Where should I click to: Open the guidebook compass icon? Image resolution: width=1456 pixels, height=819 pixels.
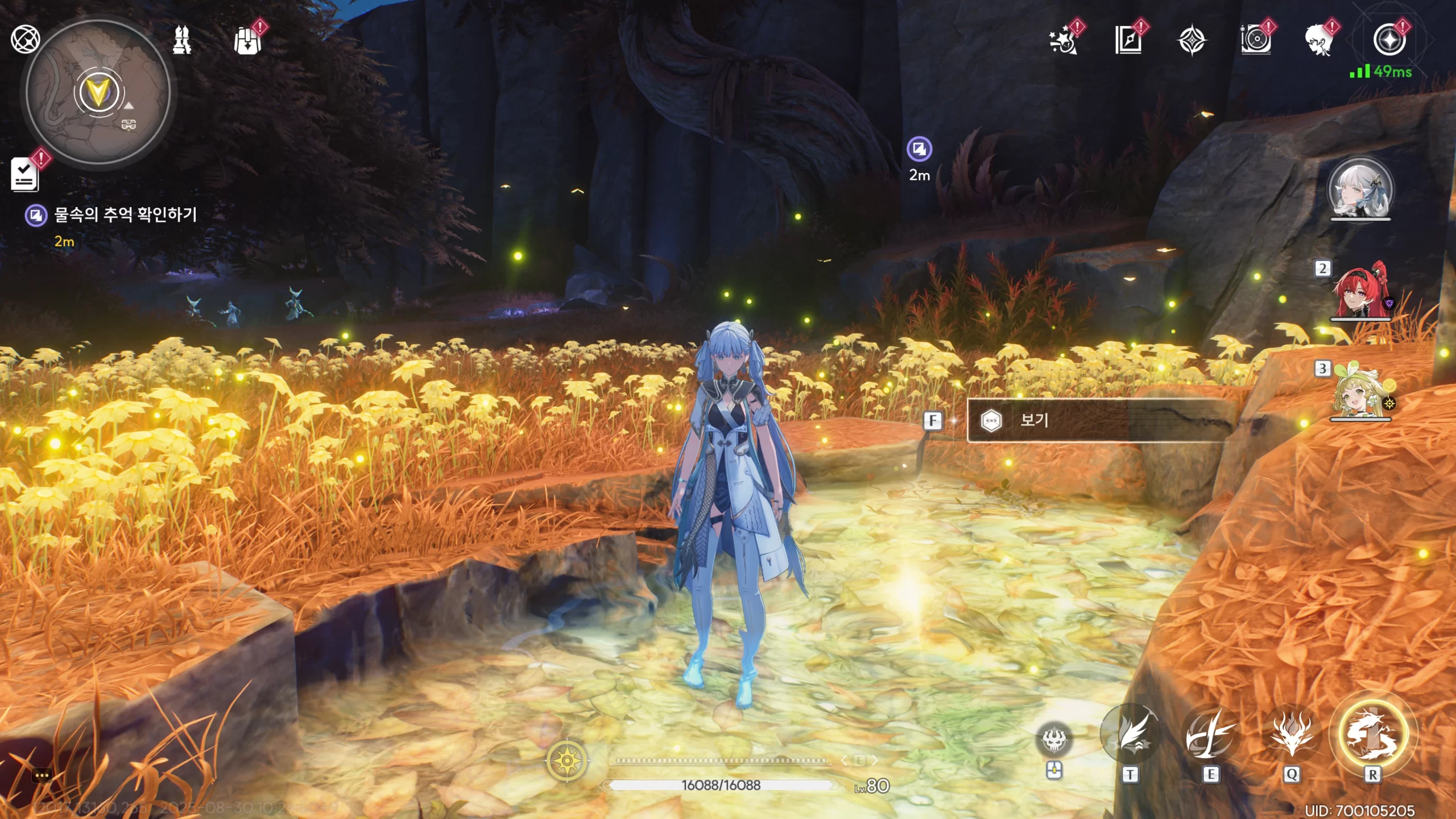pos(1128,41)
